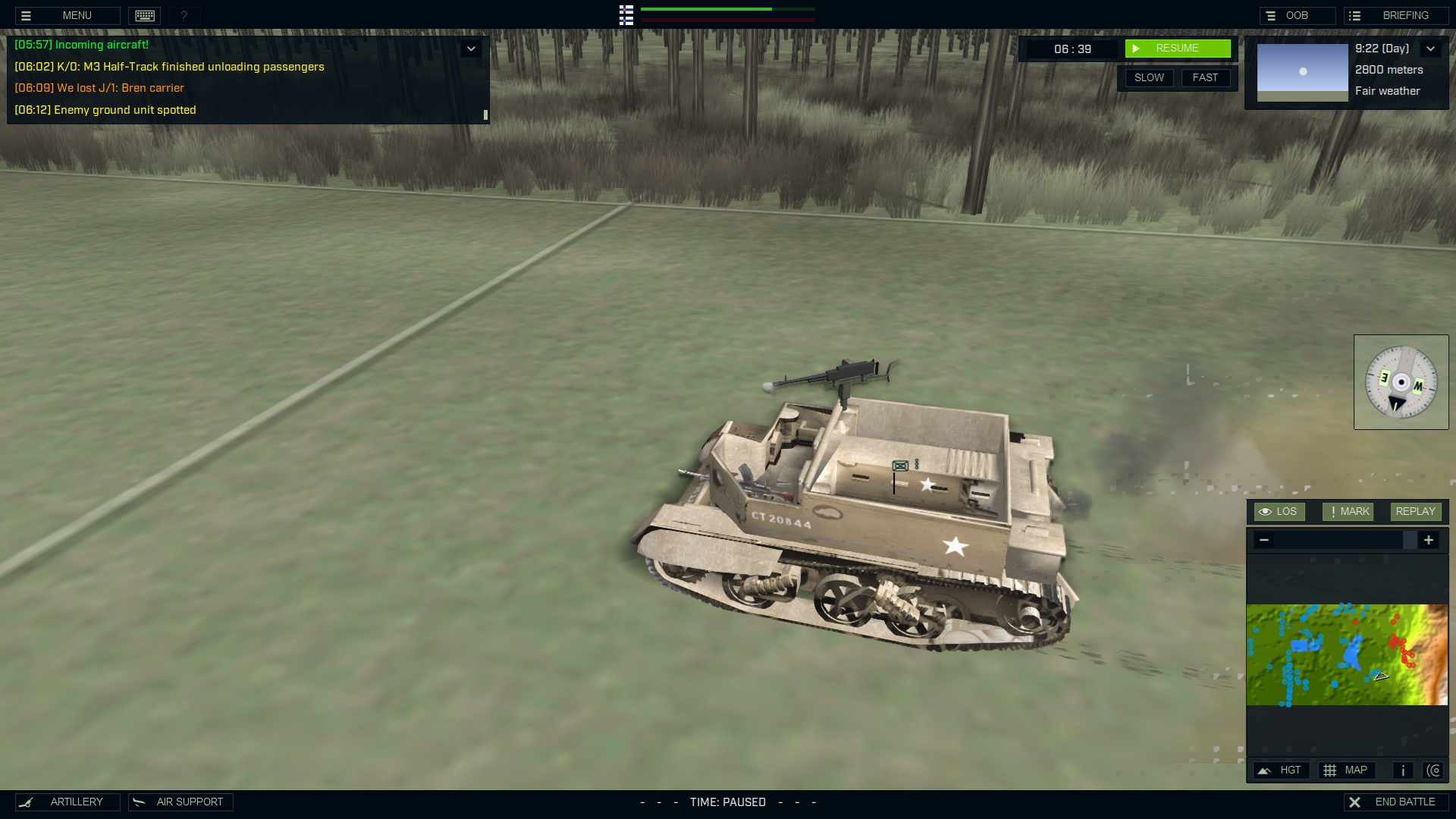
Task: Click the OOB list icon
Action: [1269, 14]
